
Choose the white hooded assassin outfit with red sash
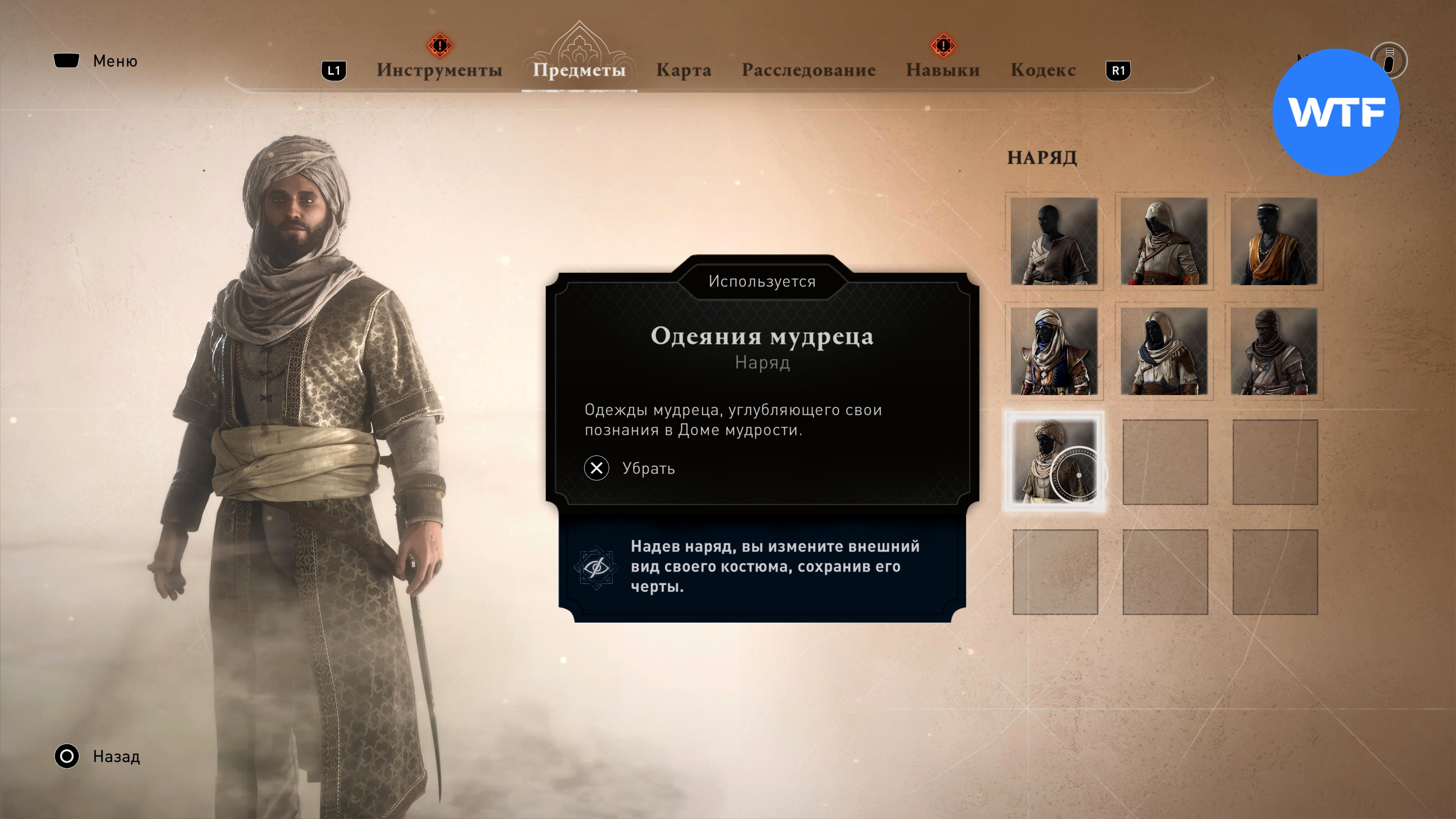pos(1164,242)
